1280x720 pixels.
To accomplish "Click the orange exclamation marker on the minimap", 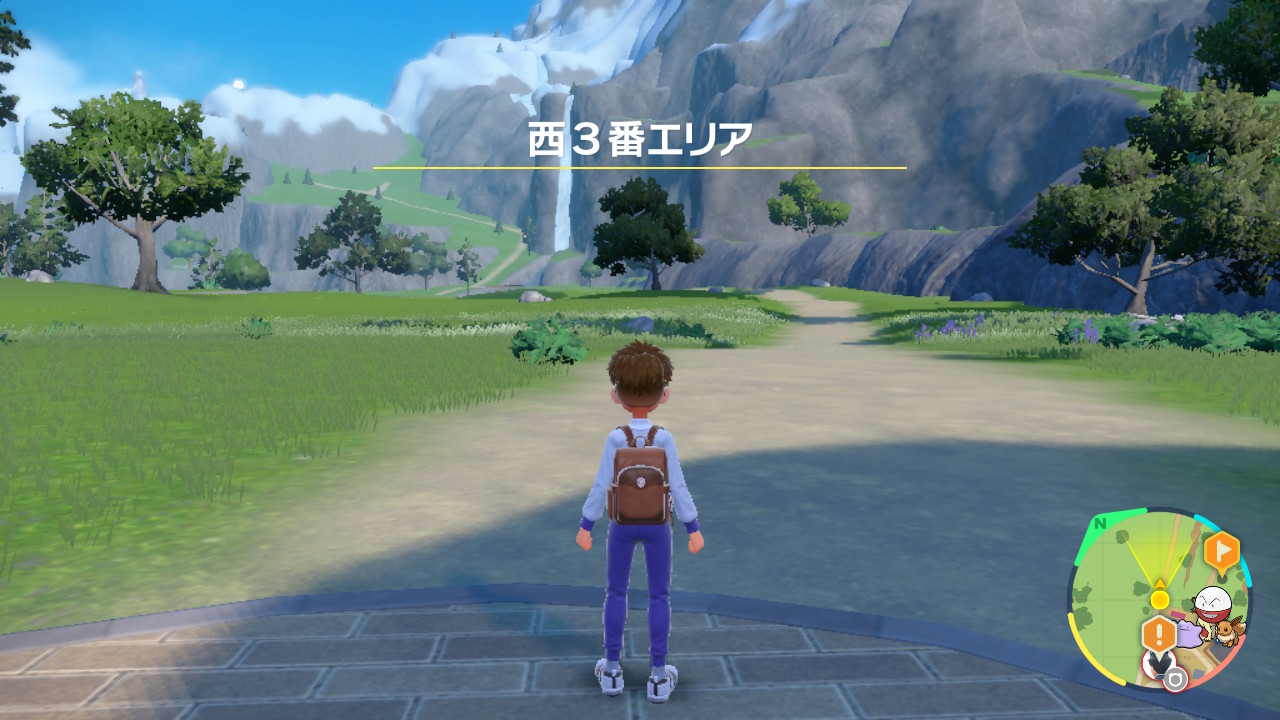I will pos(1159,631).
